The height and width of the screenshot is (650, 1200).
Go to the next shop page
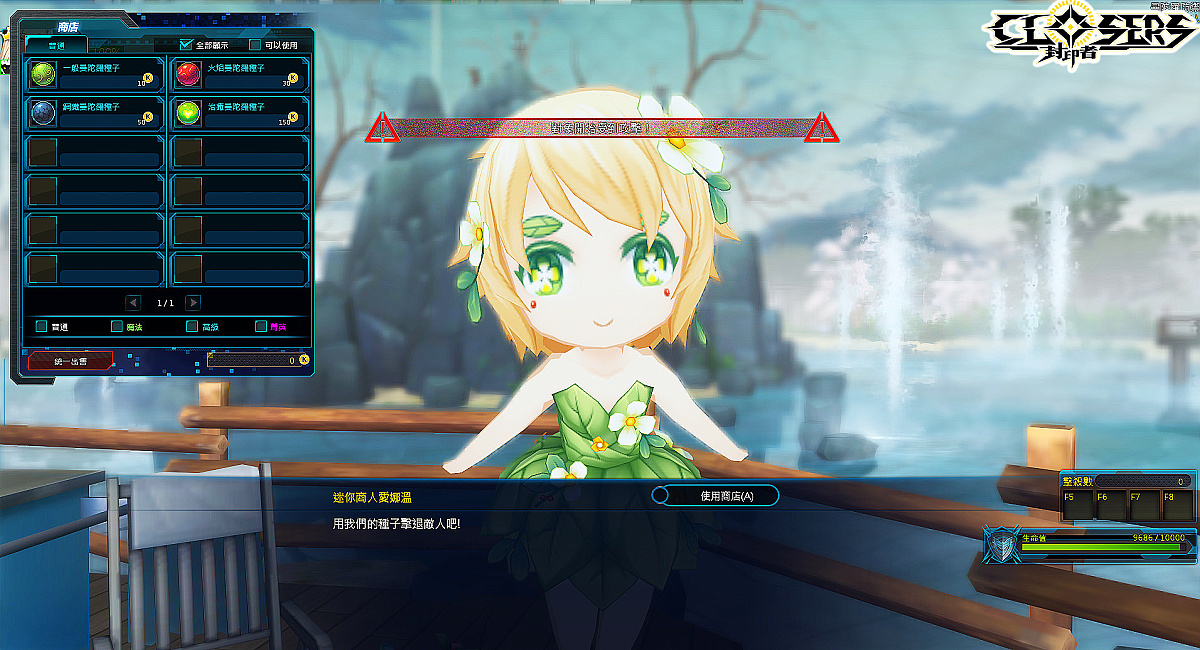pos(193,303)
